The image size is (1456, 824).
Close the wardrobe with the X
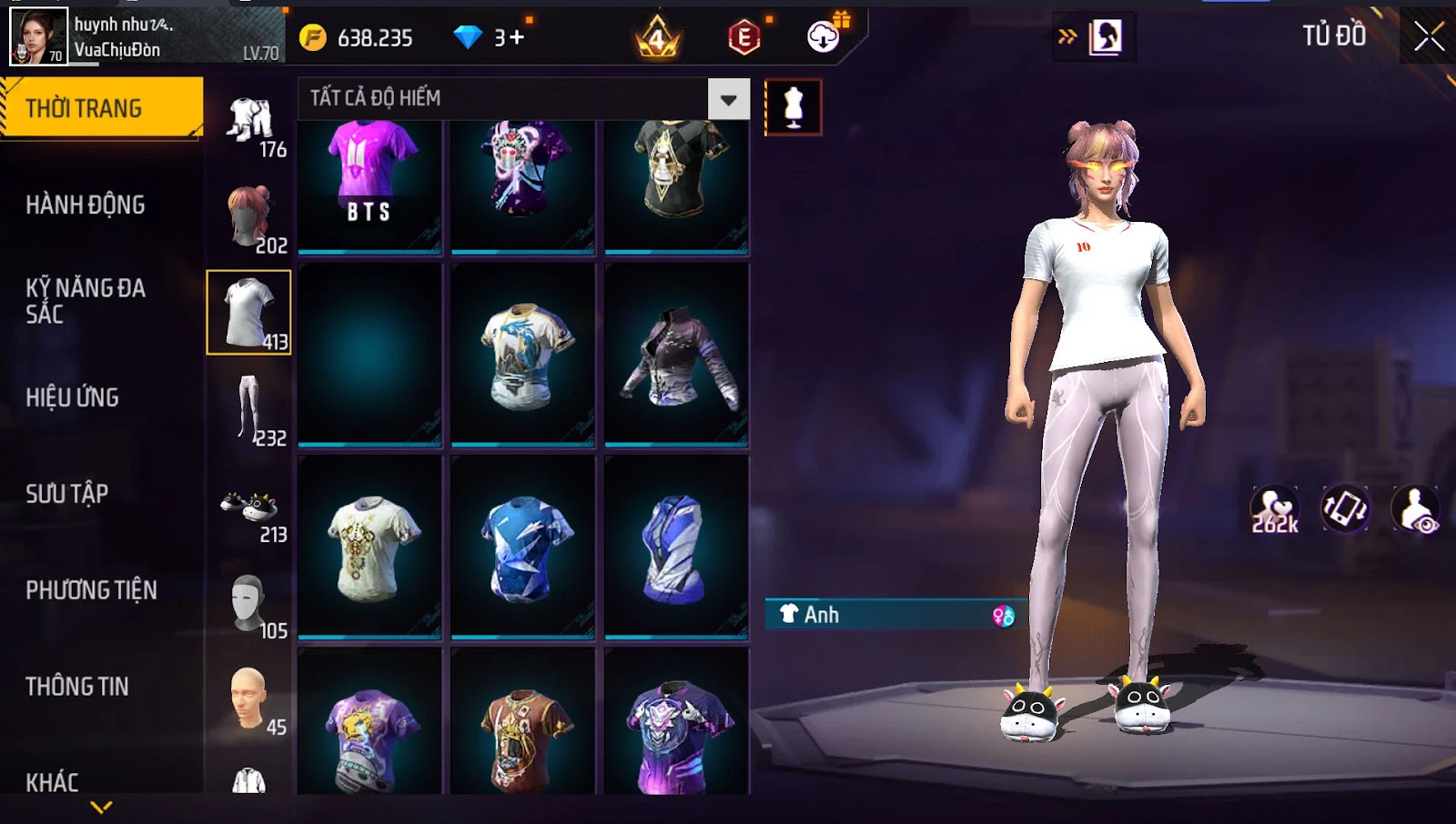(1429, 36)
